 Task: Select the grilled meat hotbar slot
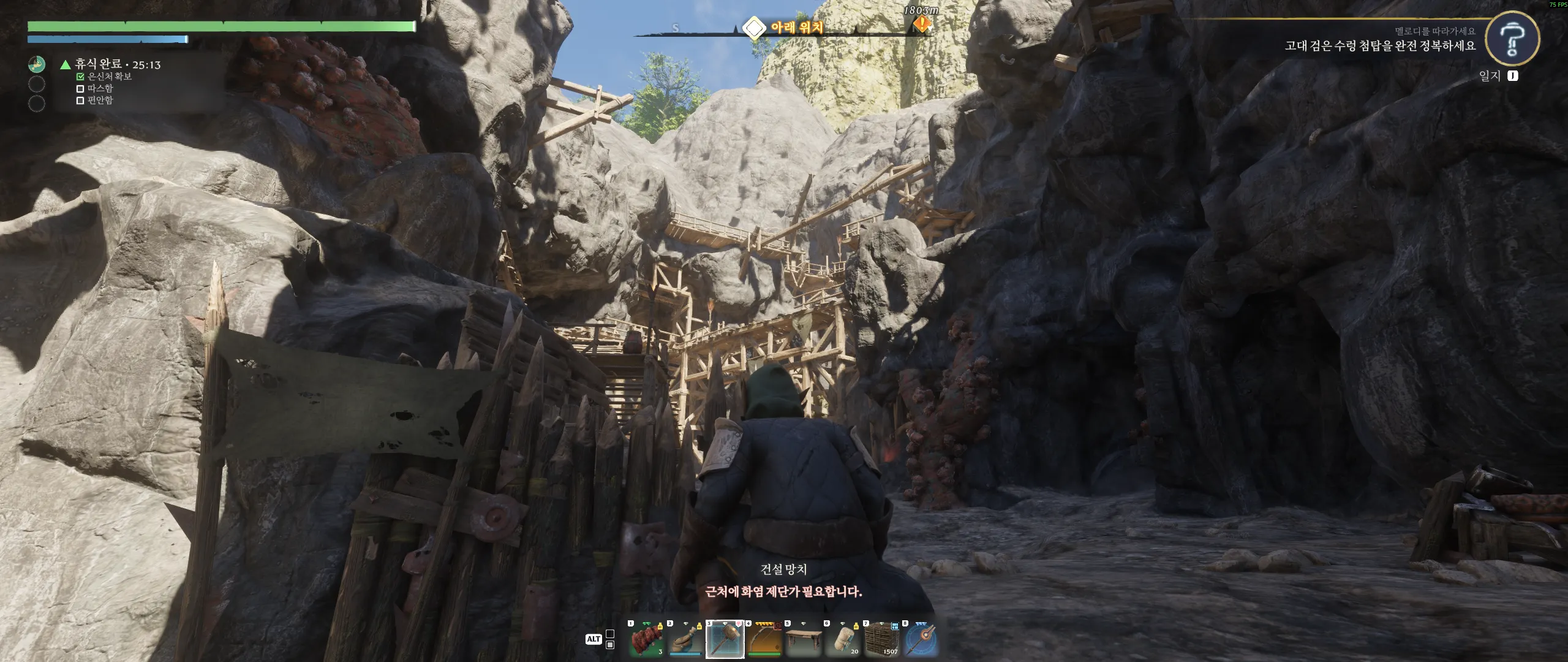[646, 639]
